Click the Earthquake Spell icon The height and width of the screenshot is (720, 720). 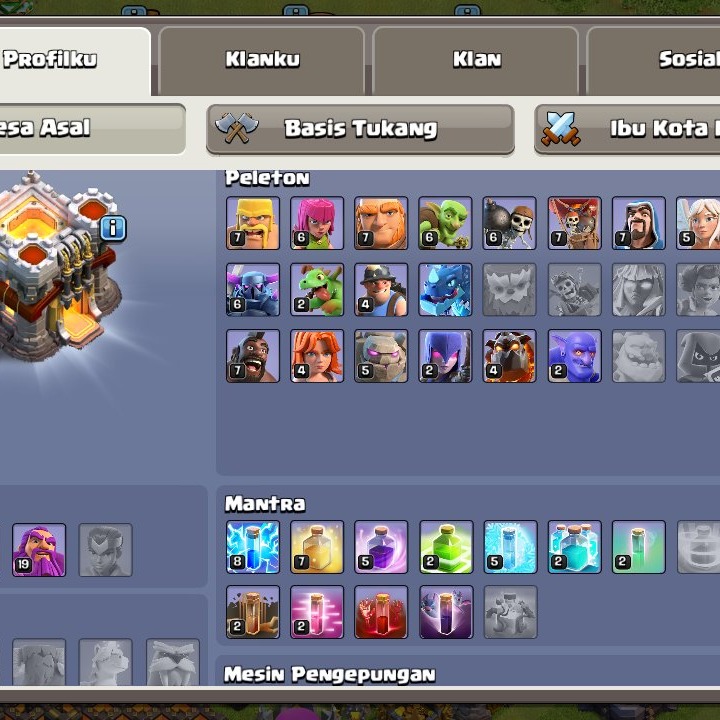click(253, 612)
